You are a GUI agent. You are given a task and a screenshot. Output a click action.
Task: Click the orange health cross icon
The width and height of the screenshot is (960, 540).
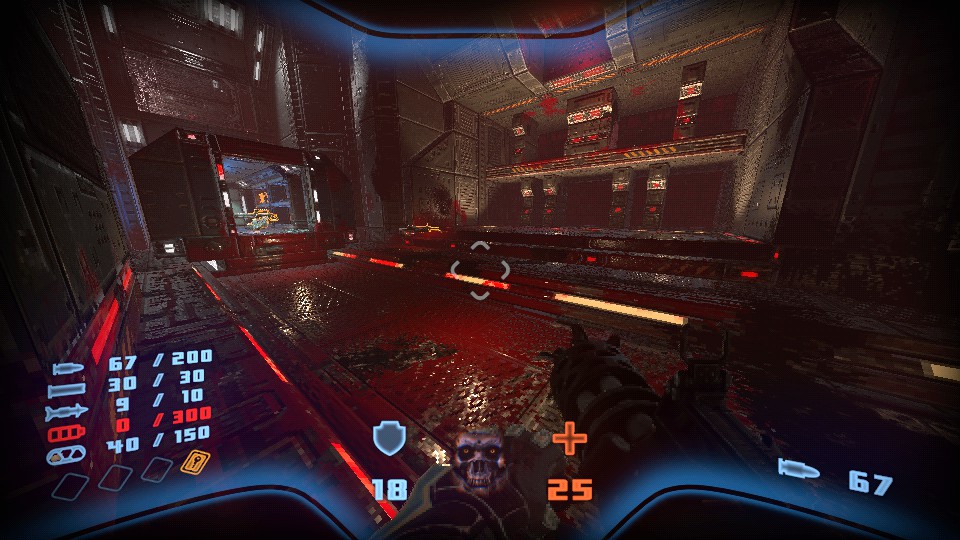569,439
